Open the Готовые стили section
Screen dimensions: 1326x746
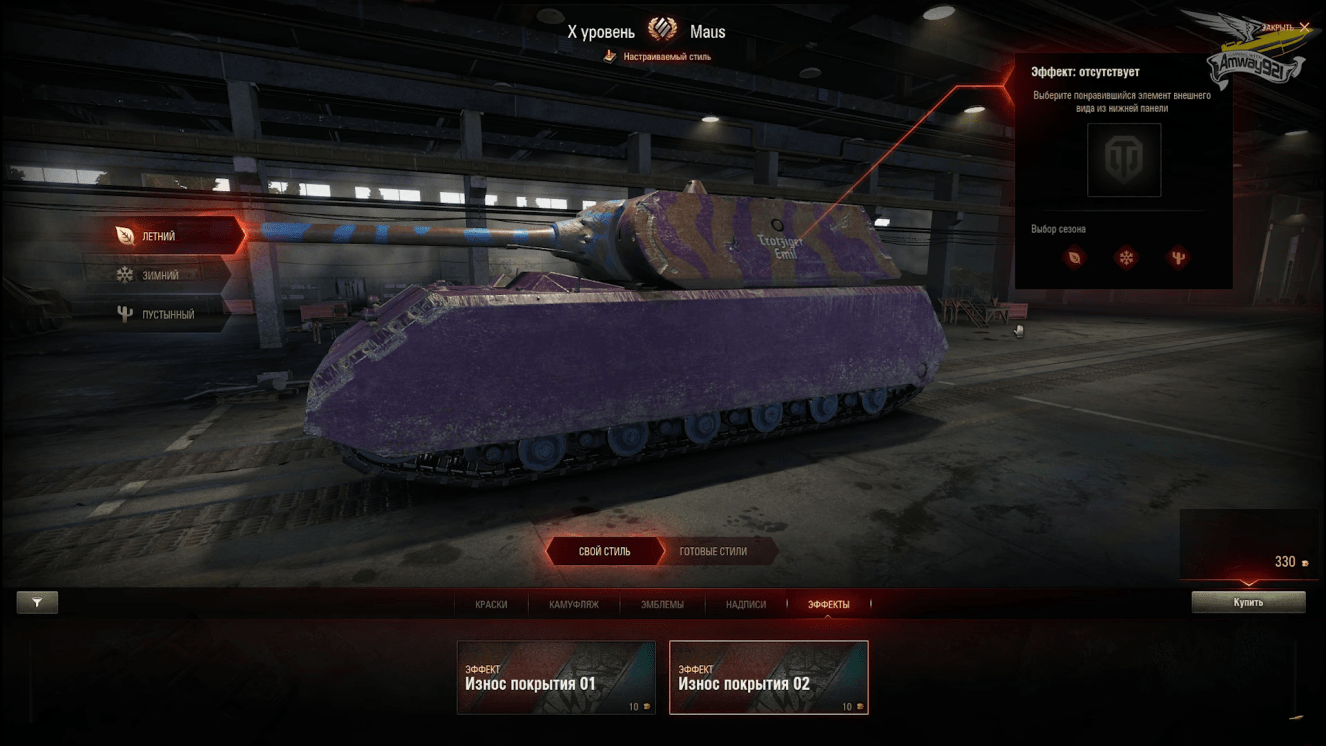click(713, 551)
